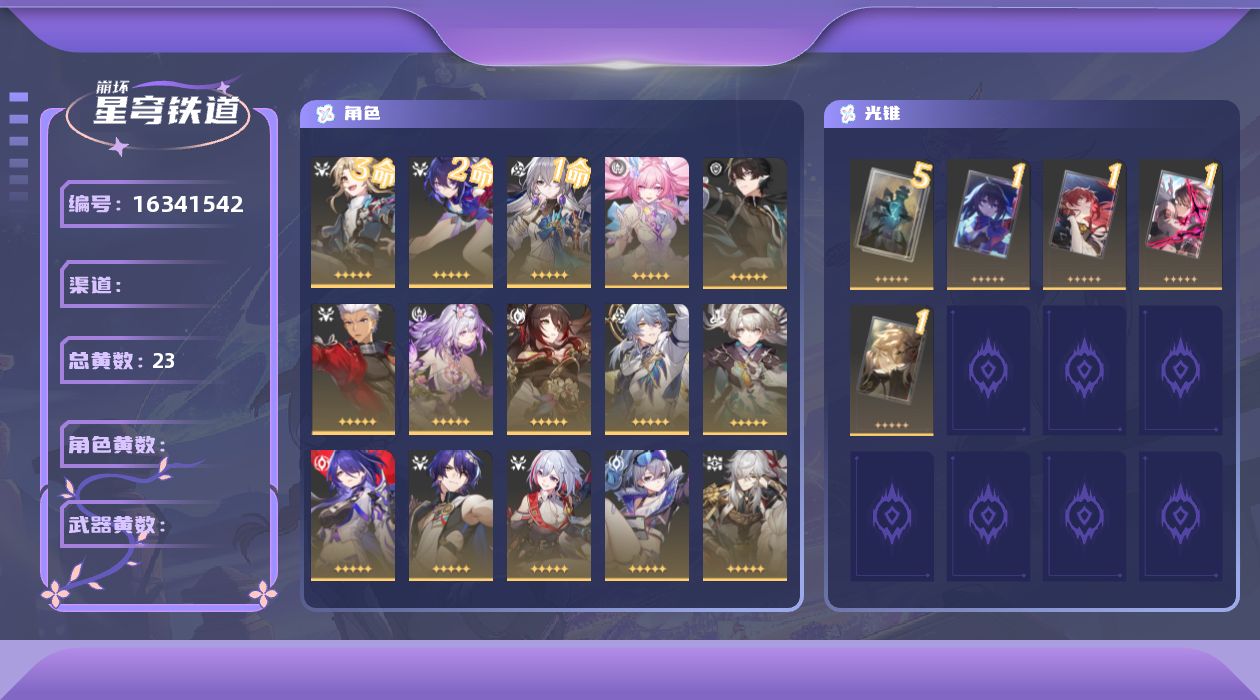Open the Bronya card marked 1命
Screen dimensions: 1260x700
click(x=549, y=222)
